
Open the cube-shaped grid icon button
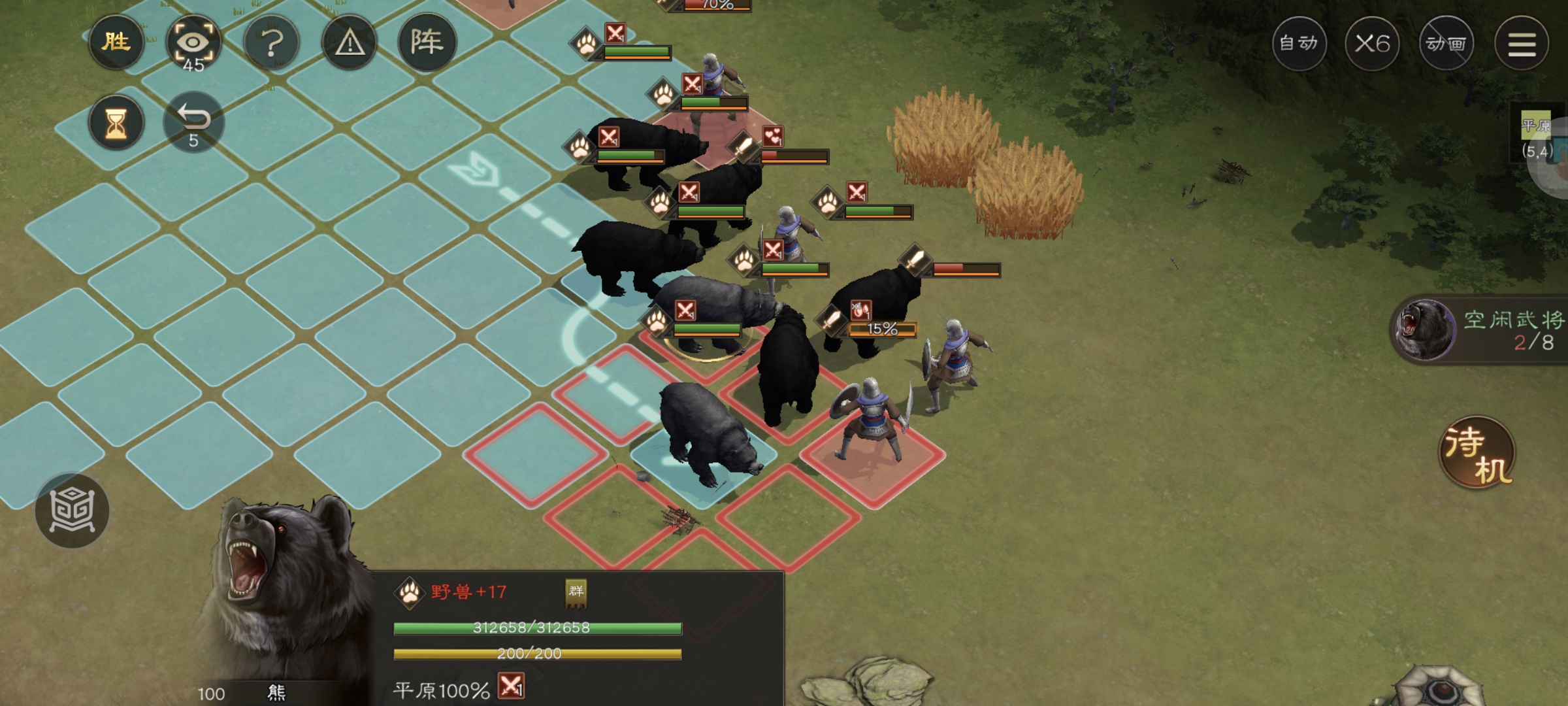click(x=72, y=510)
